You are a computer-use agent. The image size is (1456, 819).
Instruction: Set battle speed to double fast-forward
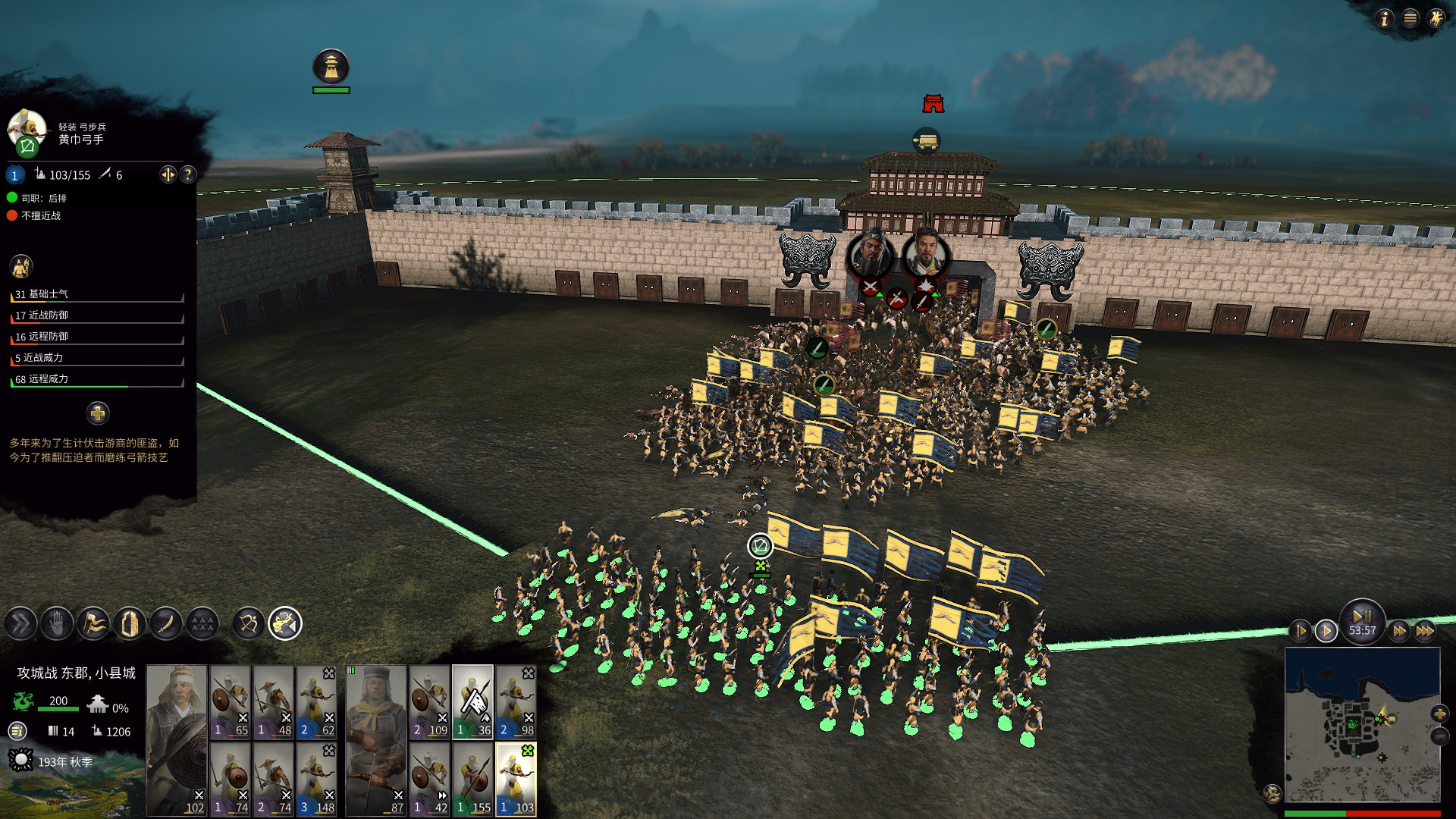(x=1399, y=630)
